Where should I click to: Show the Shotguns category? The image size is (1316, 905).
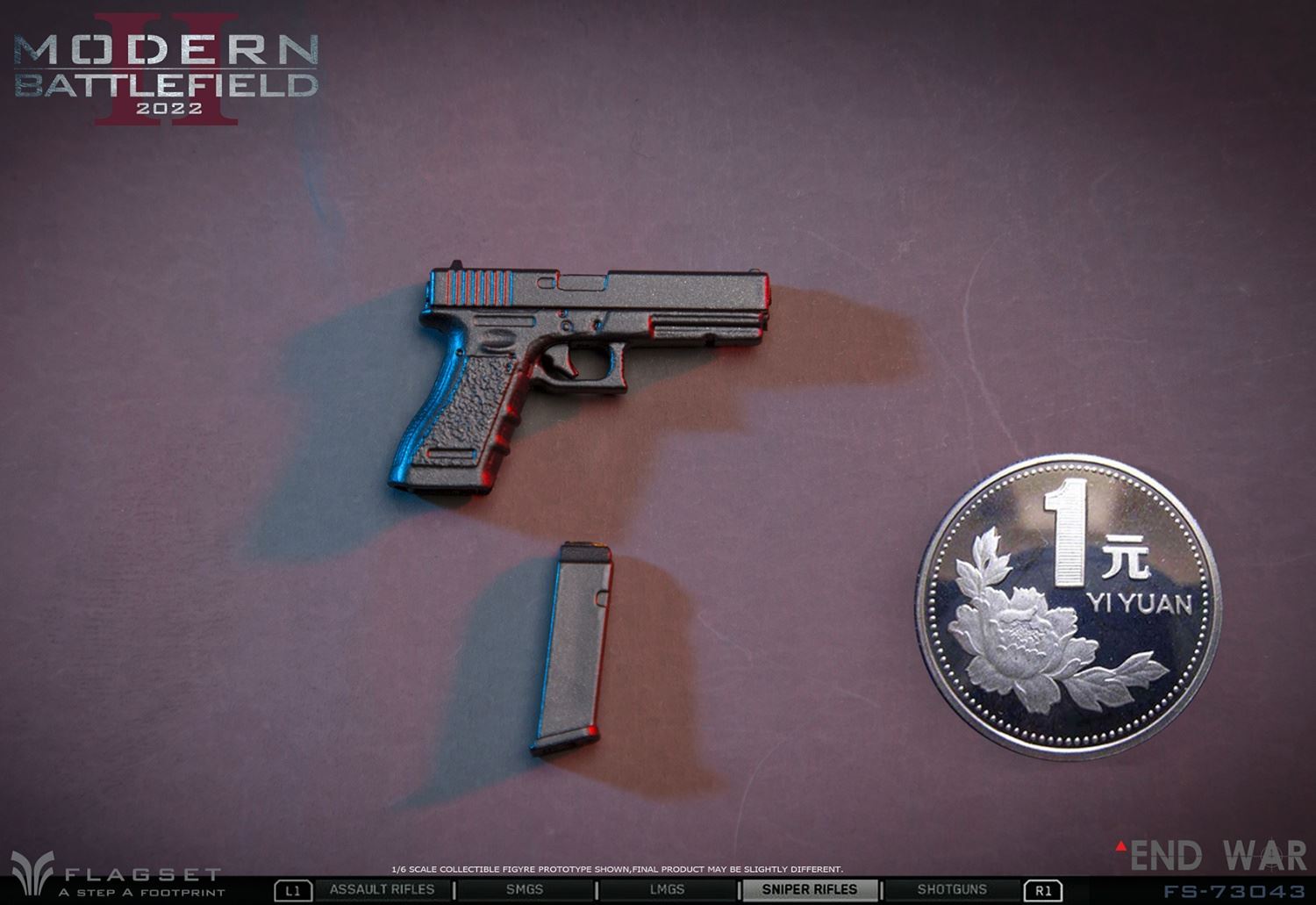tap(952, 890)
